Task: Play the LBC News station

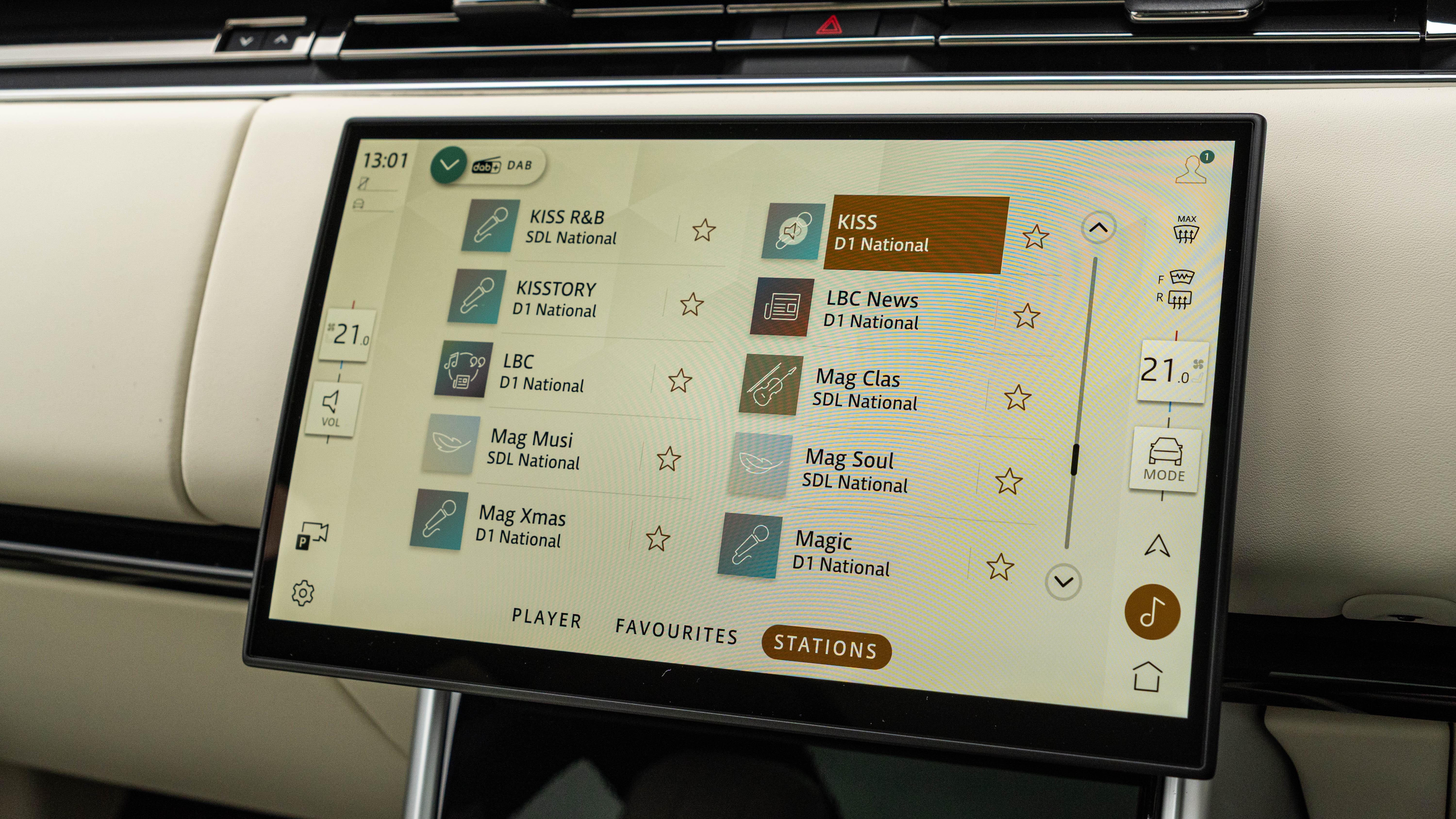Action: [872, 310]
